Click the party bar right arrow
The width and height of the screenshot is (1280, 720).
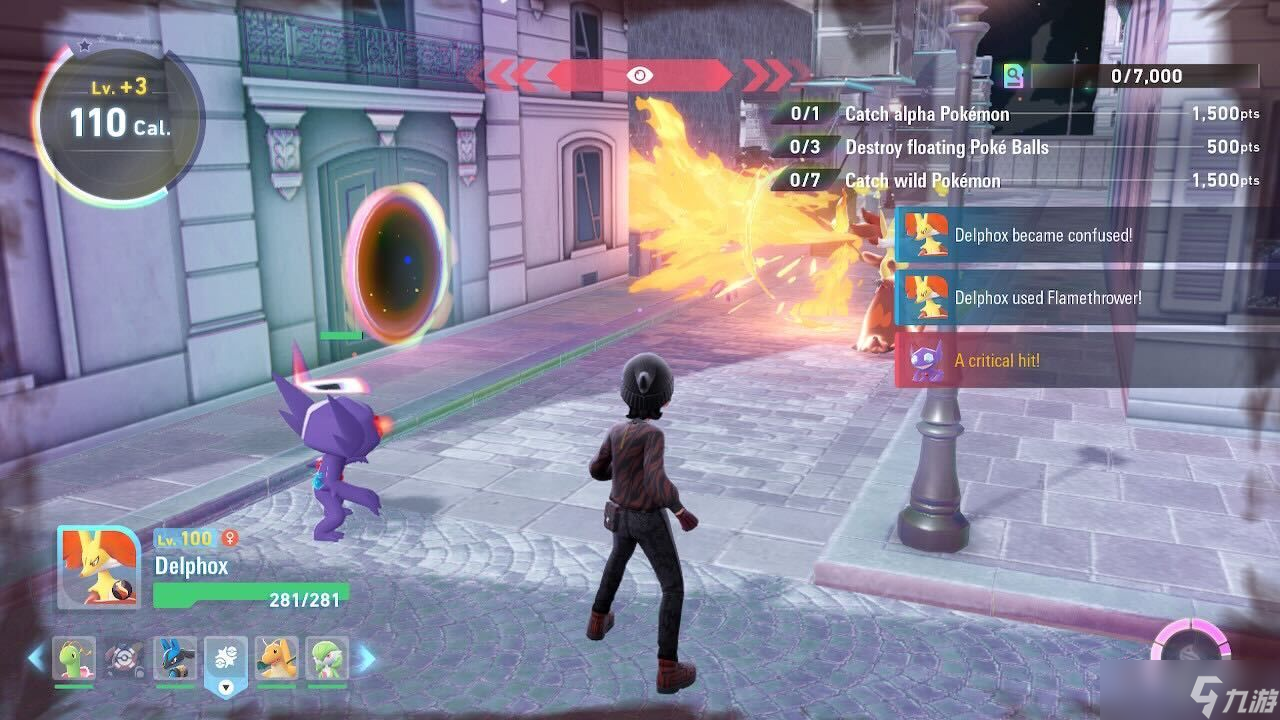coord(366,658)
